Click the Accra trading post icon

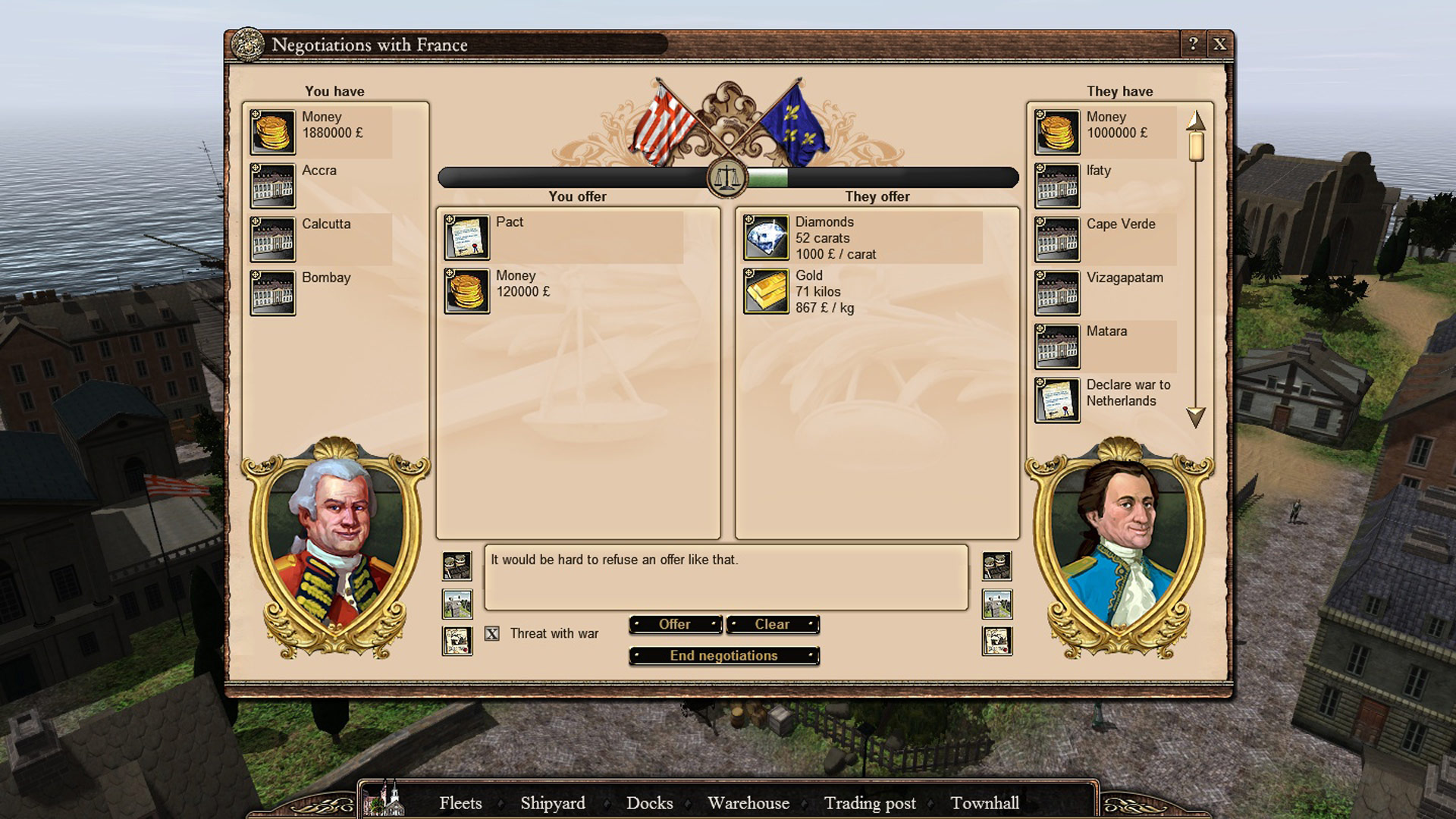tap(272, 184)
